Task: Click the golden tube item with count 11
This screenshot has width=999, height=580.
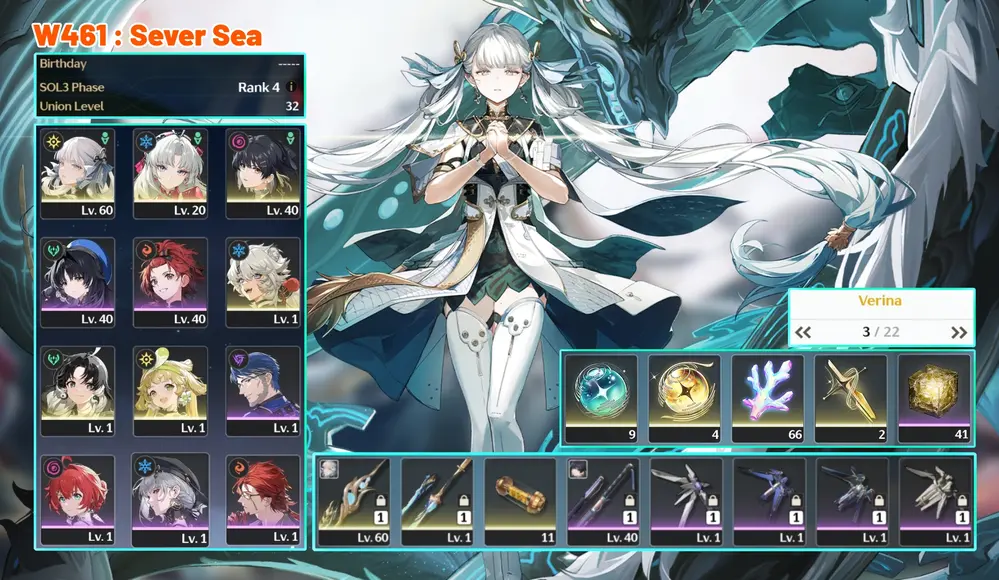Action: pos(521,502)
